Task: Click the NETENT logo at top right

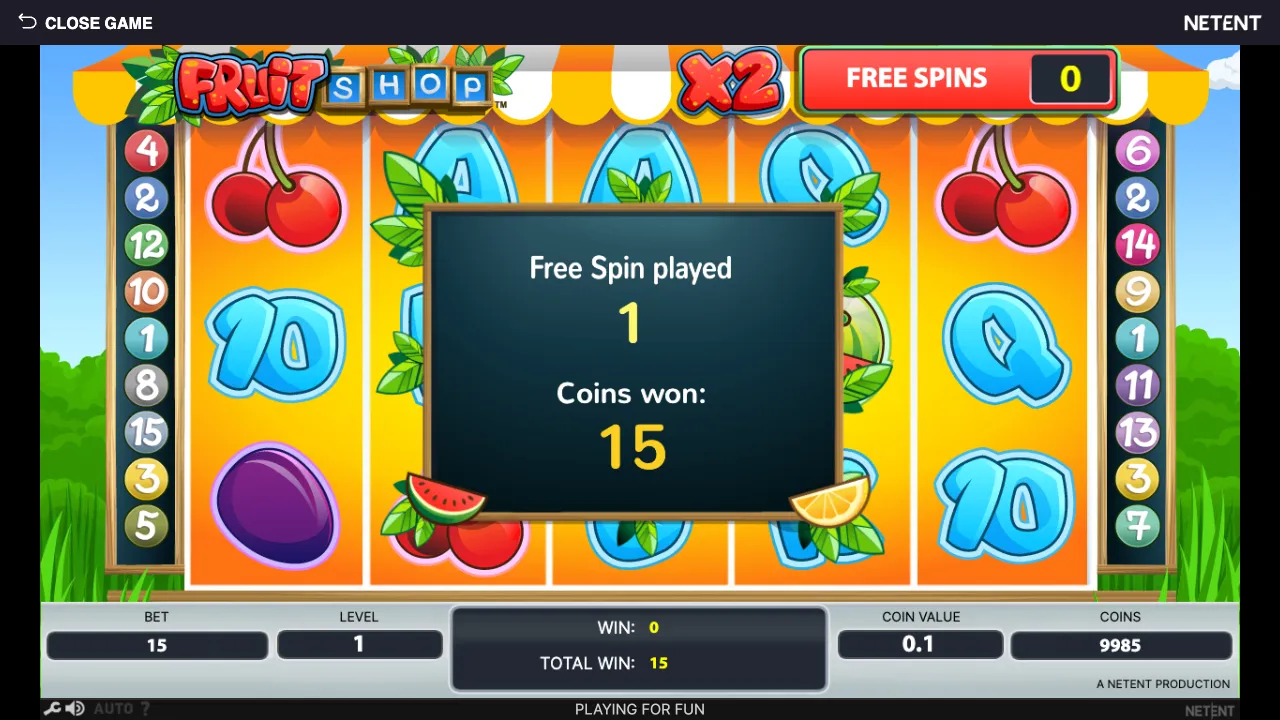Action: click(x=1222, y=22)
